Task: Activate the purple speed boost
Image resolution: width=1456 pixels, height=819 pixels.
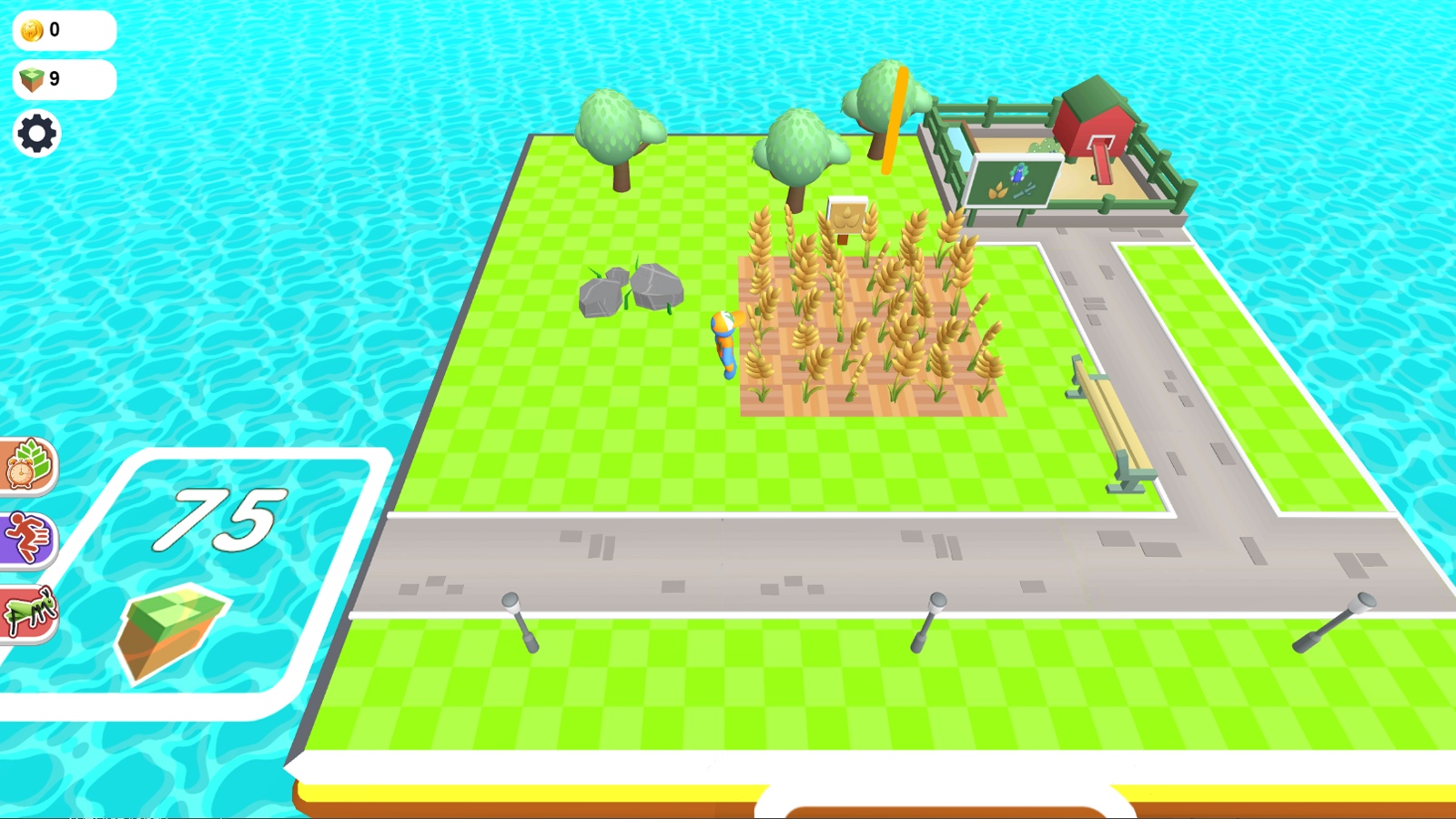Action: click(x=27, y=535)
